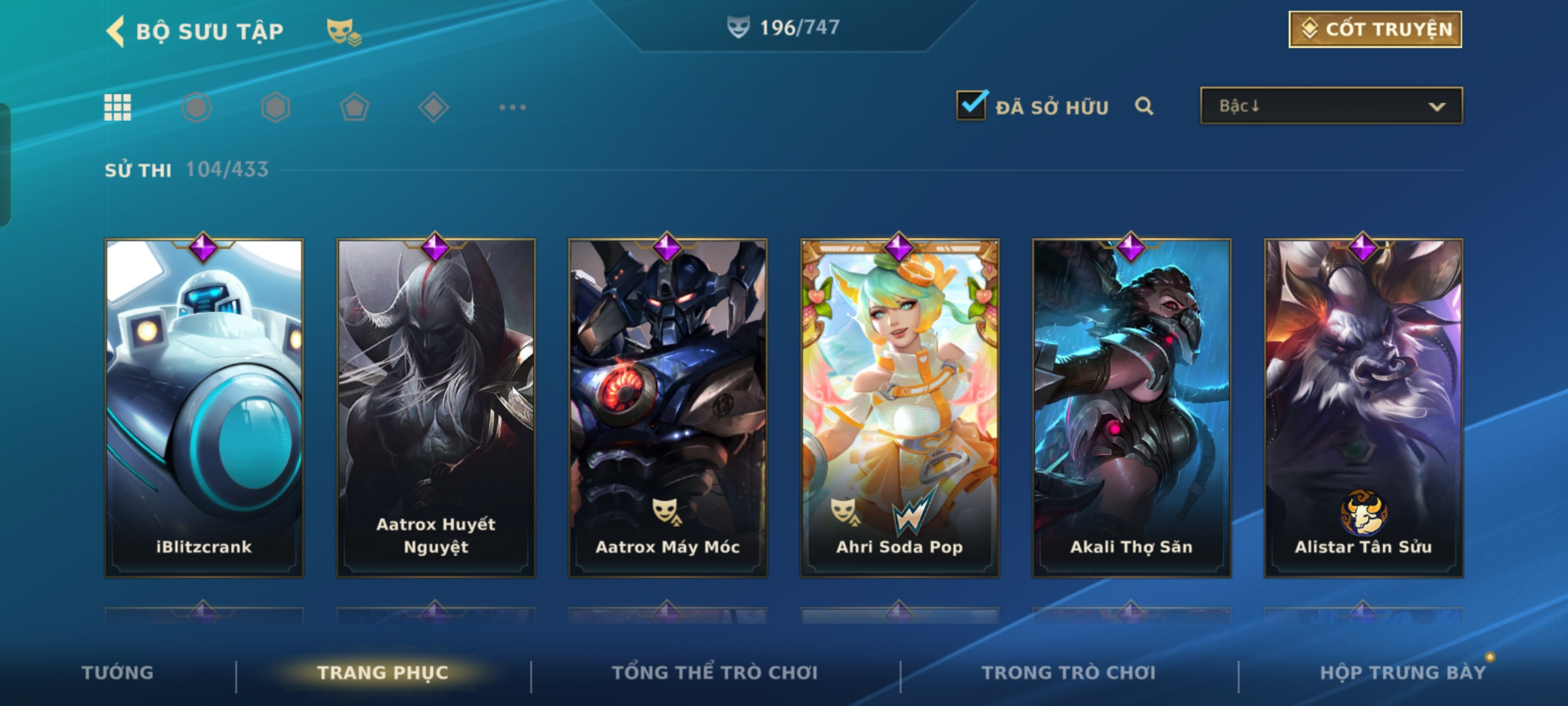Click the gold mask icon beside the title
The height and width of the screenshot is (706, 1568).
(x=343, y=31)
